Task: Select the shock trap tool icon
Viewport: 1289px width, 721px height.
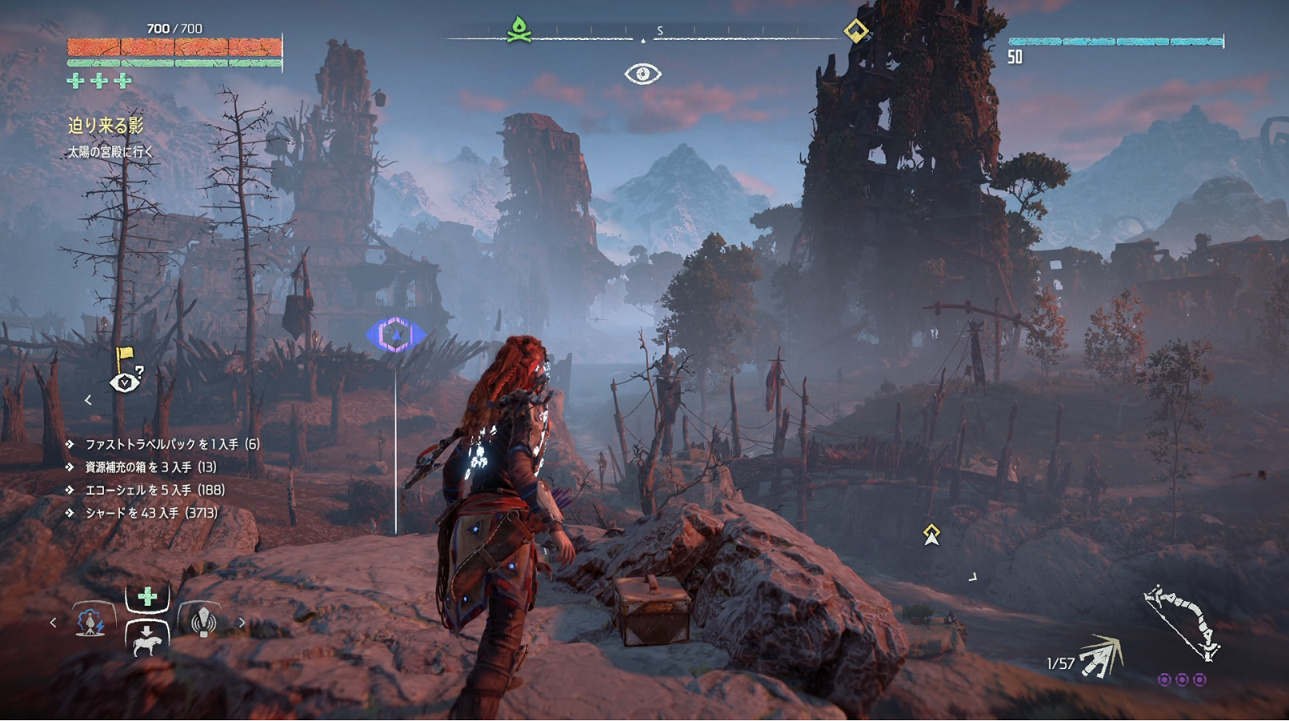Action: coord(93,622)
